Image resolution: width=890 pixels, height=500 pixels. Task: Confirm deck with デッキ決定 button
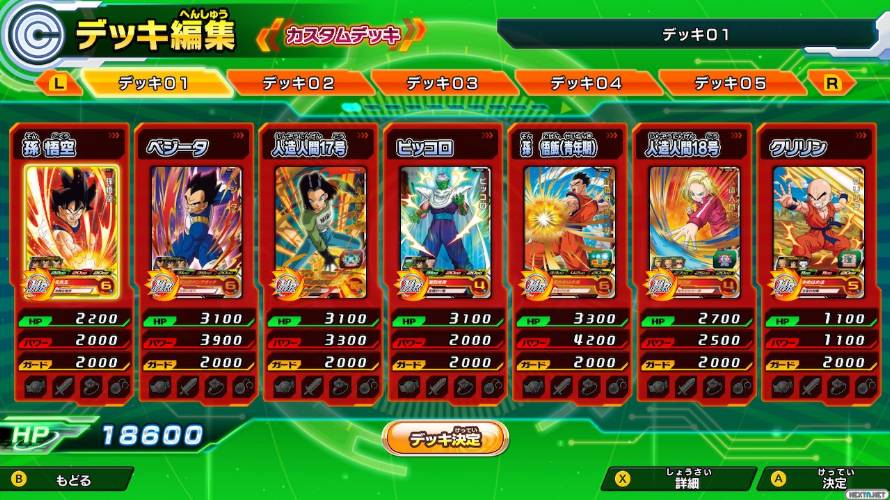(x=445, y=437)
